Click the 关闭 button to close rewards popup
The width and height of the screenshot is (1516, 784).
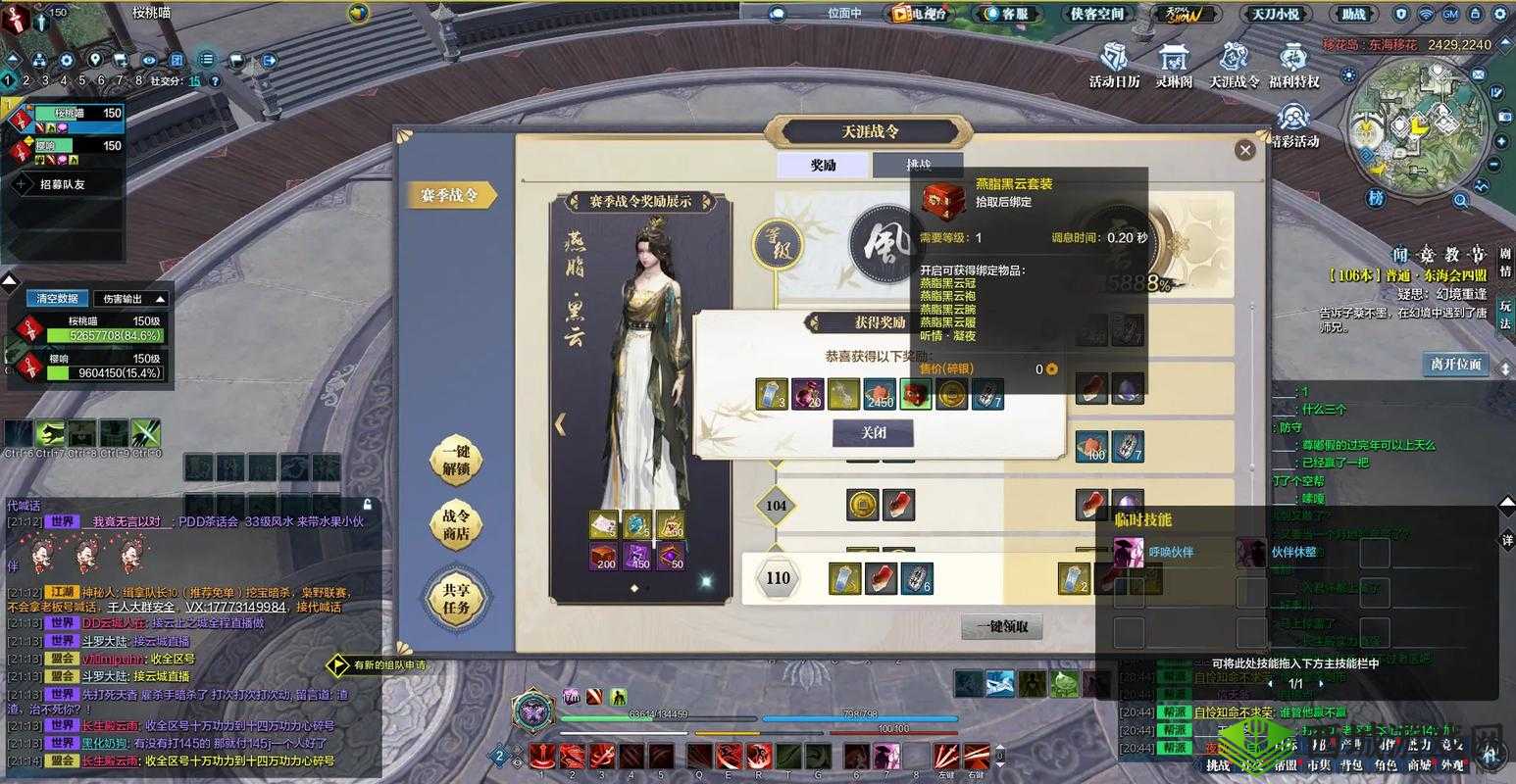[874, 432]
